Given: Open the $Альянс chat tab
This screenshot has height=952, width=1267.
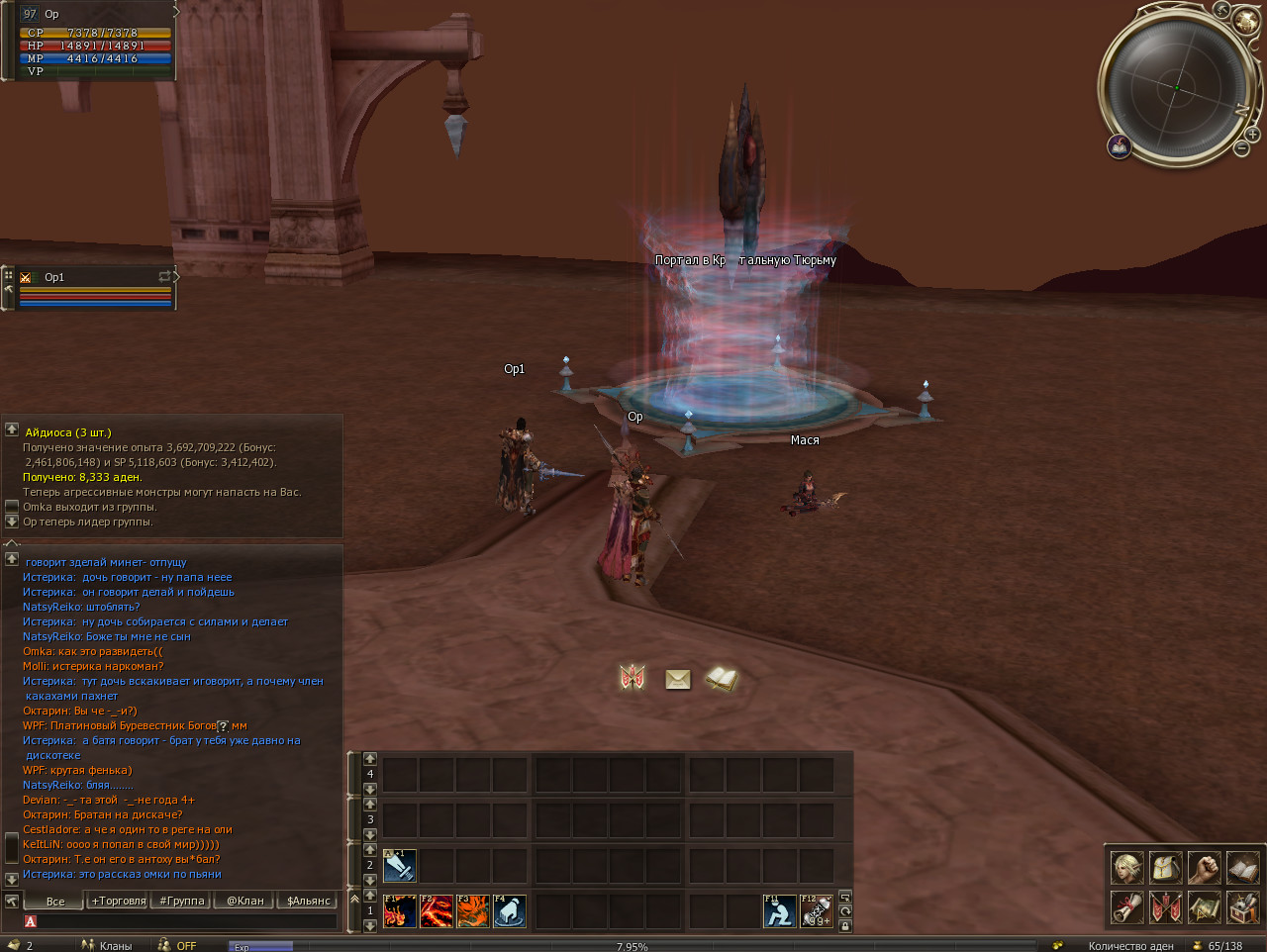Looking at the screenshot, I should tap(308, 901).
